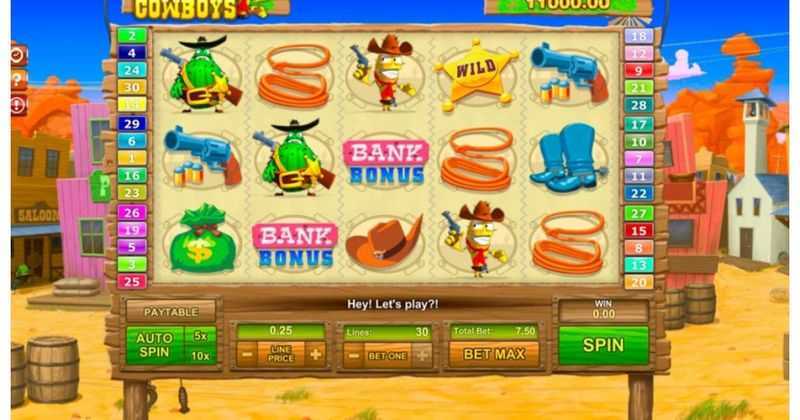Click the BET ONE button
800x420 pixels.
(x=387, y=354)
